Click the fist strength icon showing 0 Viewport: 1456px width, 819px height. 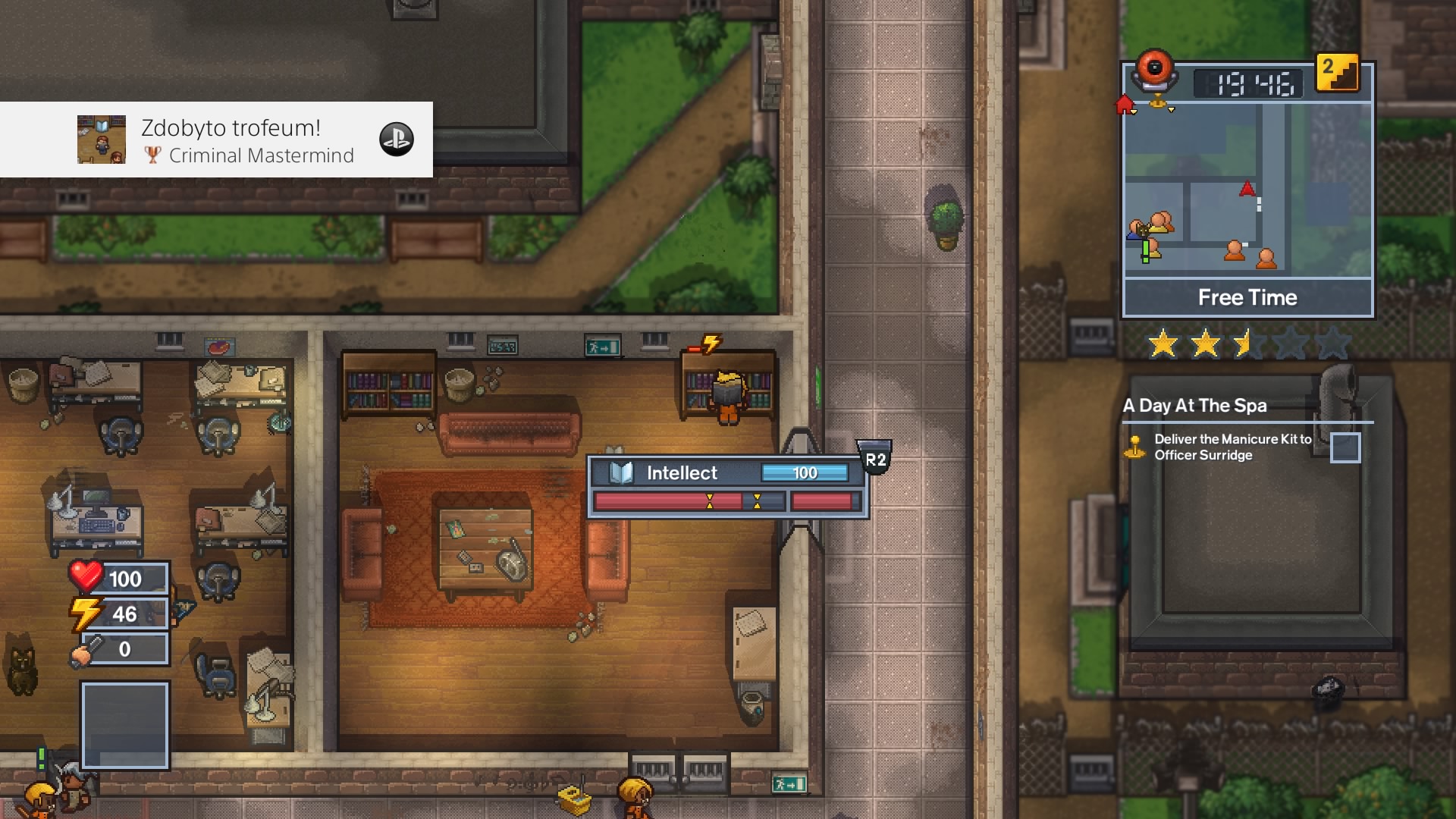pyautogui.click(x=83, y=649)
